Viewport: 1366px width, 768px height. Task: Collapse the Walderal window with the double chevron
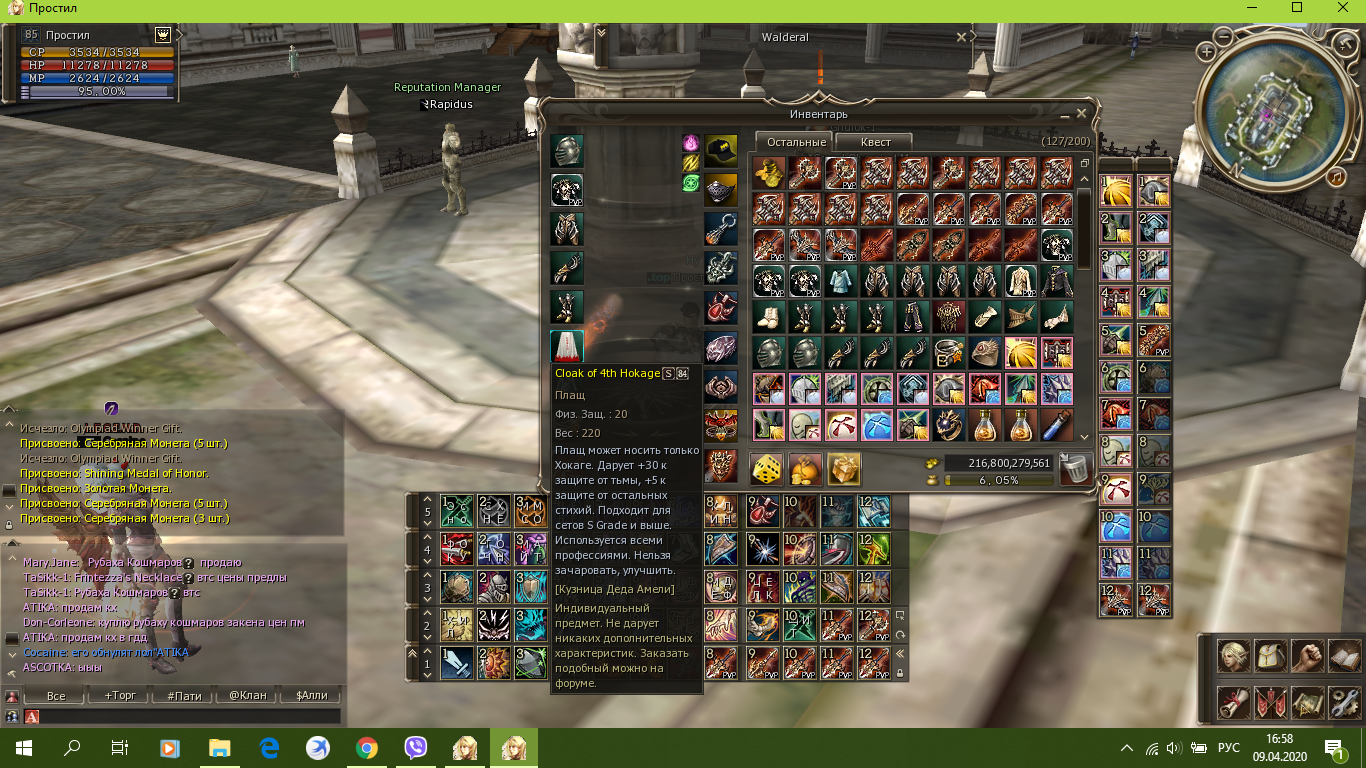pyautogui.click(x=600, y=33)
